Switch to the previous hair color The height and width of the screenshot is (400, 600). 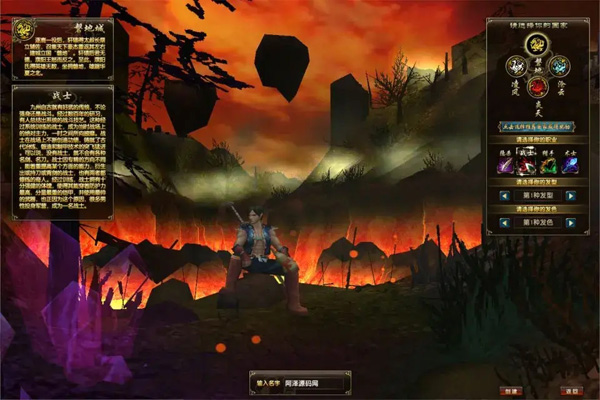coord(504,221)
